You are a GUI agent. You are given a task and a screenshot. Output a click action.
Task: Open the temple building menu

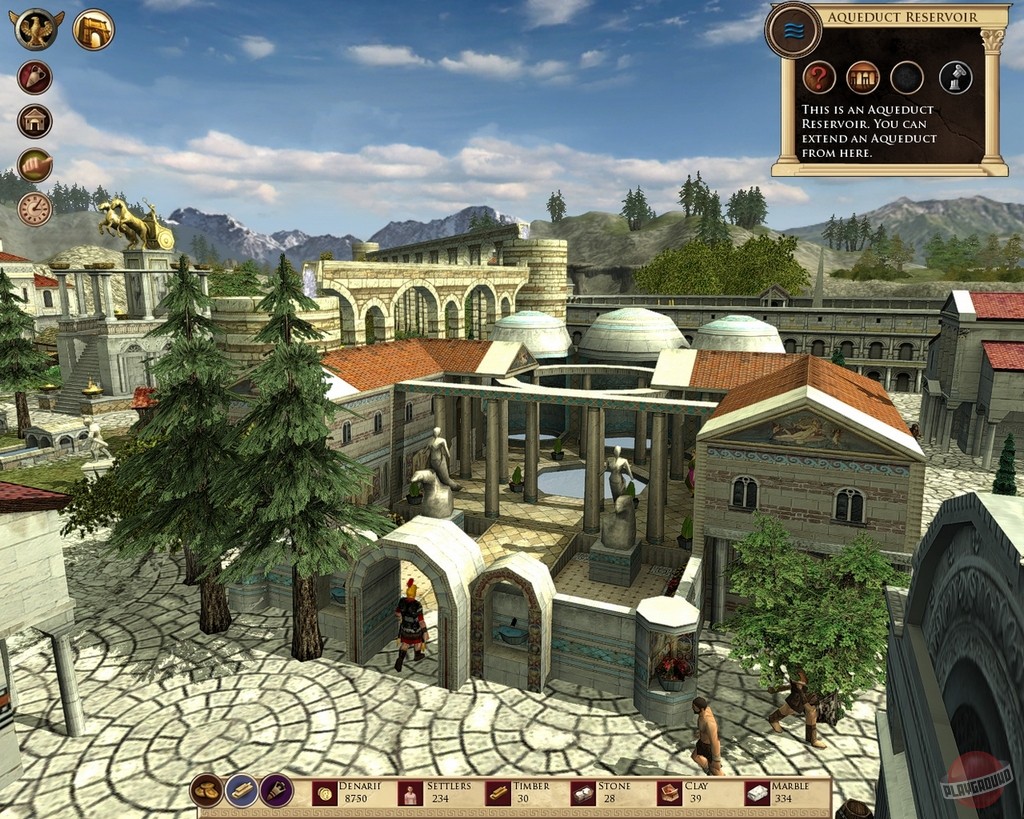coord(35,121)
